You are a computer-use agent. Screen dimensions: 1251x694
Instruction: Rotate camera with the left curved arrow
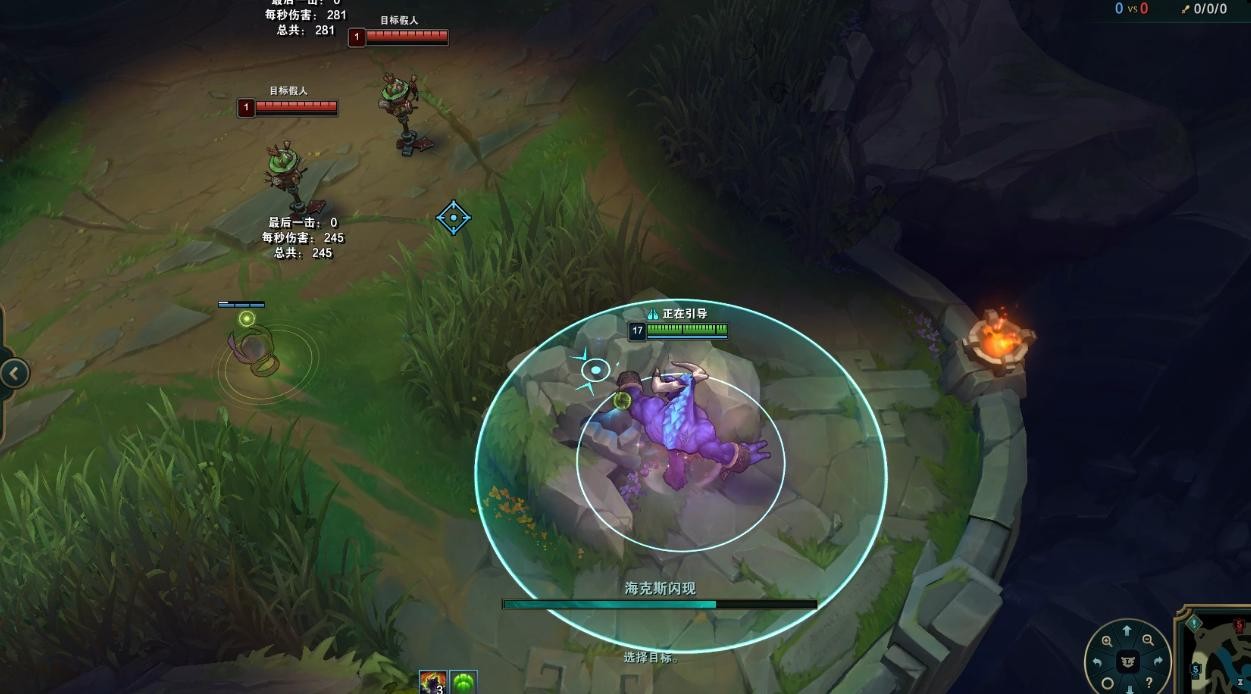pos(1097,662)
